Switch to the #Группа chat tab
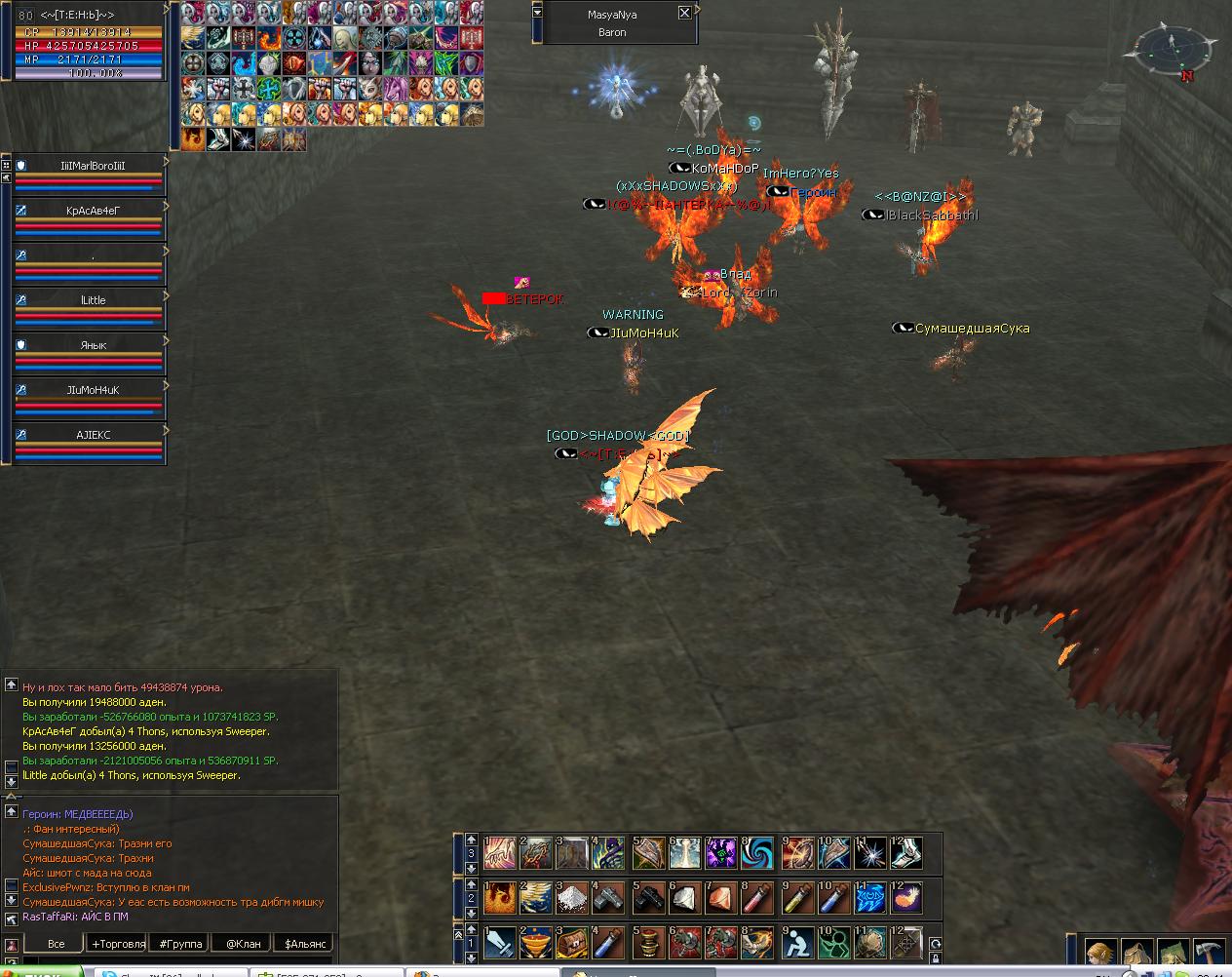The width and height of the screenshot is (1232, 977). pyautogui.click(x=182, y=944)
